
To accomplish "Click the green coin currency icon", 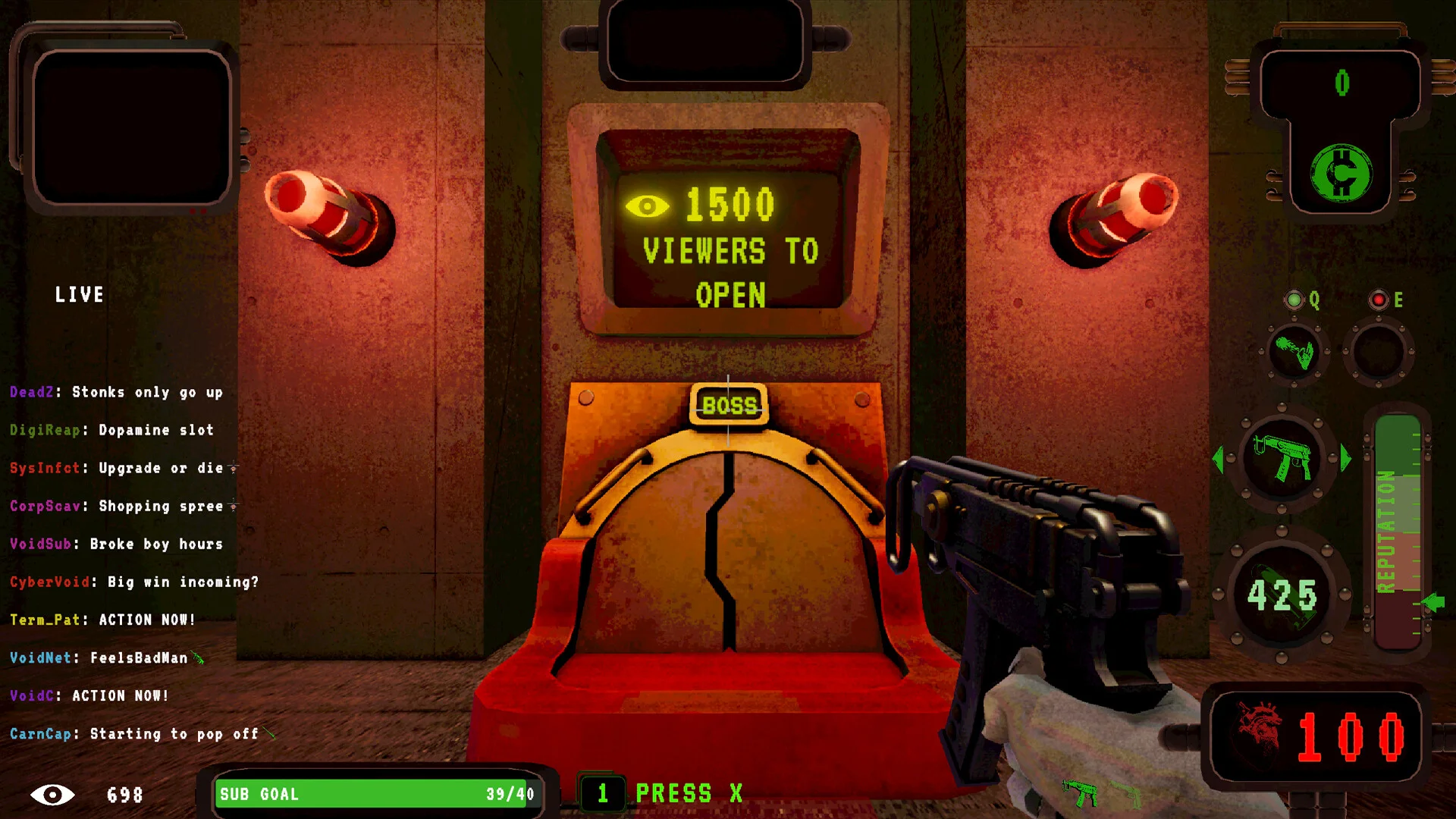I will pos(1341,174).
